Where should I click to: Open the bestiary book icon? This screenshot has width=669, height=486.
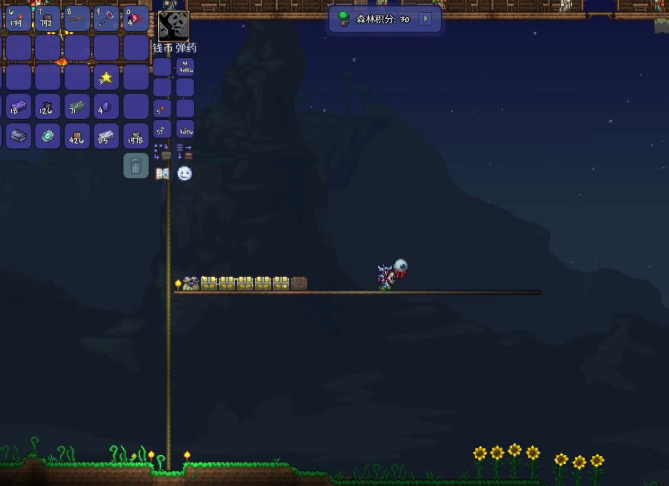[x=162, y=173]
